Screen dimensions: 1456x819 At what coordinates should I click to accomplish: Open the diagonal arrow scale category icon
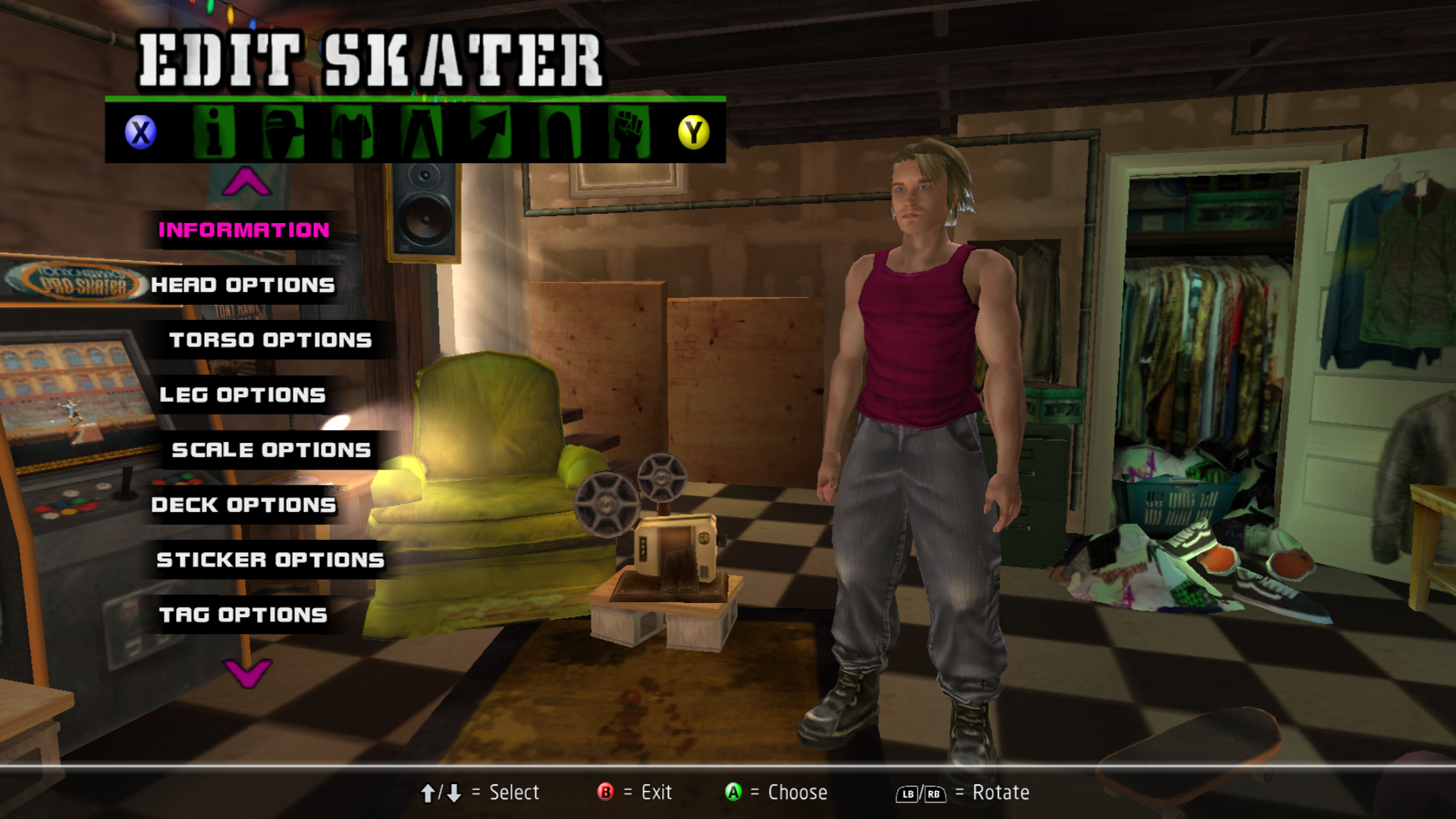point(491,132)
